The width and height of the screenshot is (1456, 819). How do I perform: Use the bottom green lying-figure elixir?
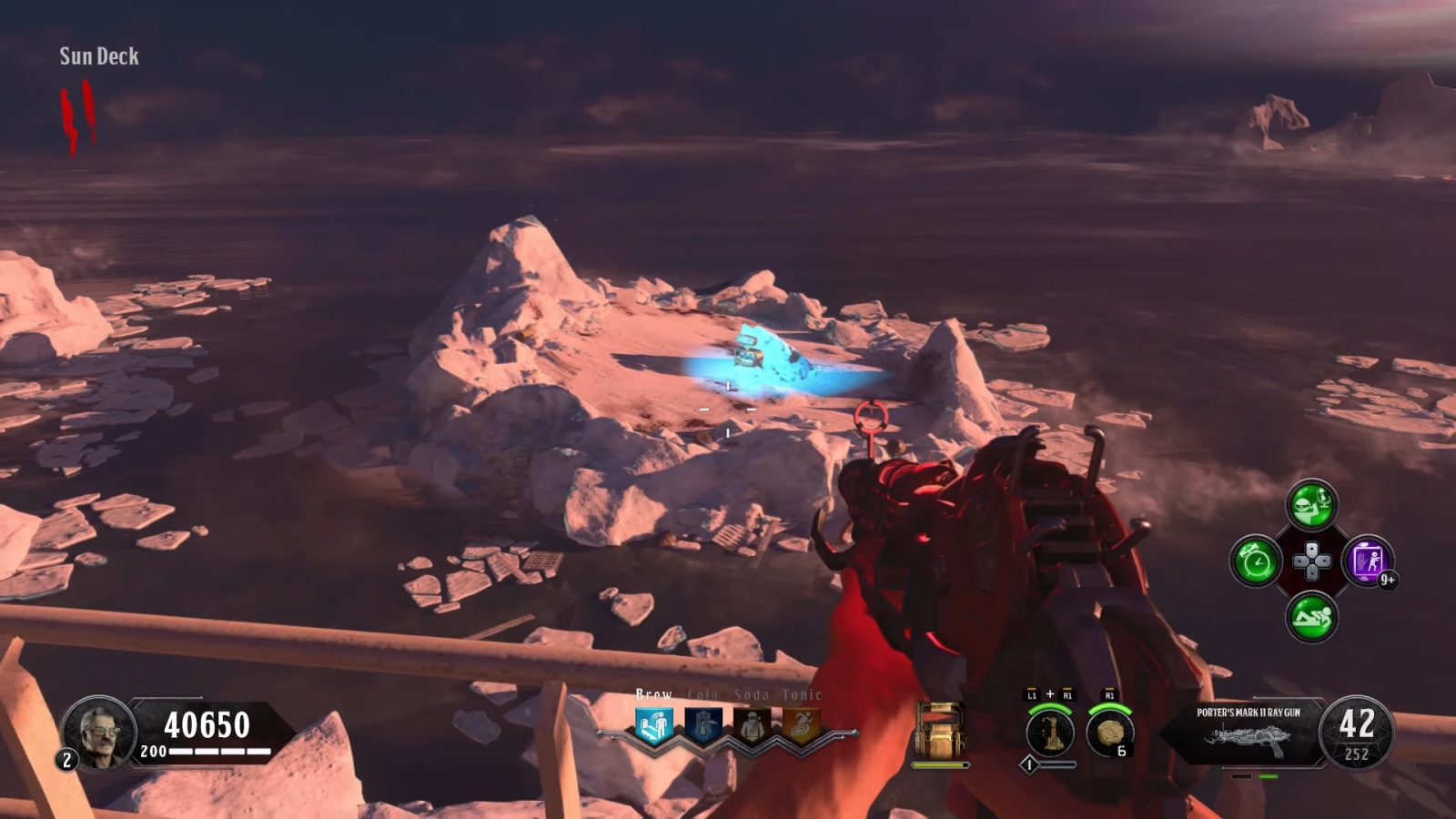tap(1311, 618)
